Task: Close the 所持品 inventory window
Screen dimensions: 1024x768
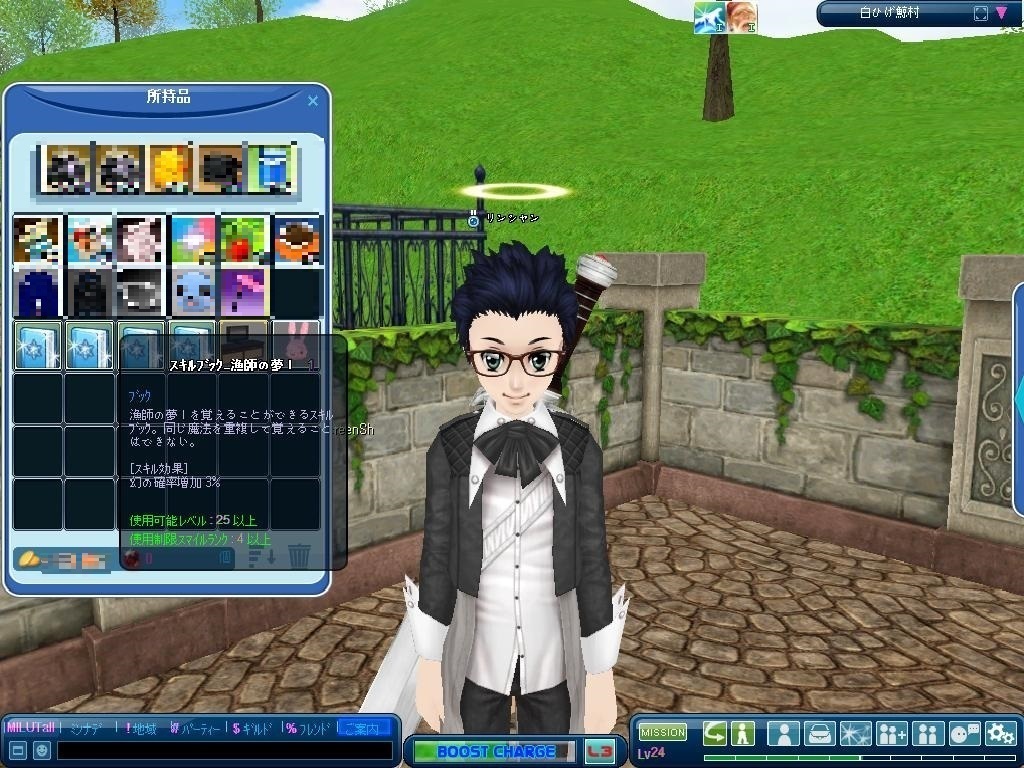Action: click(x=313, y=101)
